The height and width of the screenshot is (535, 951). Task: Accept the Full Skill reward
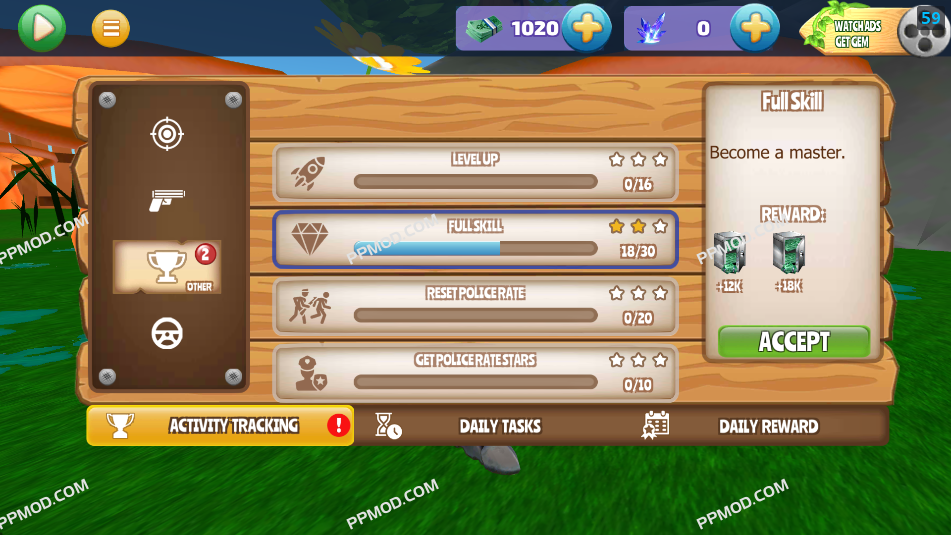click(x=794, y=342)
